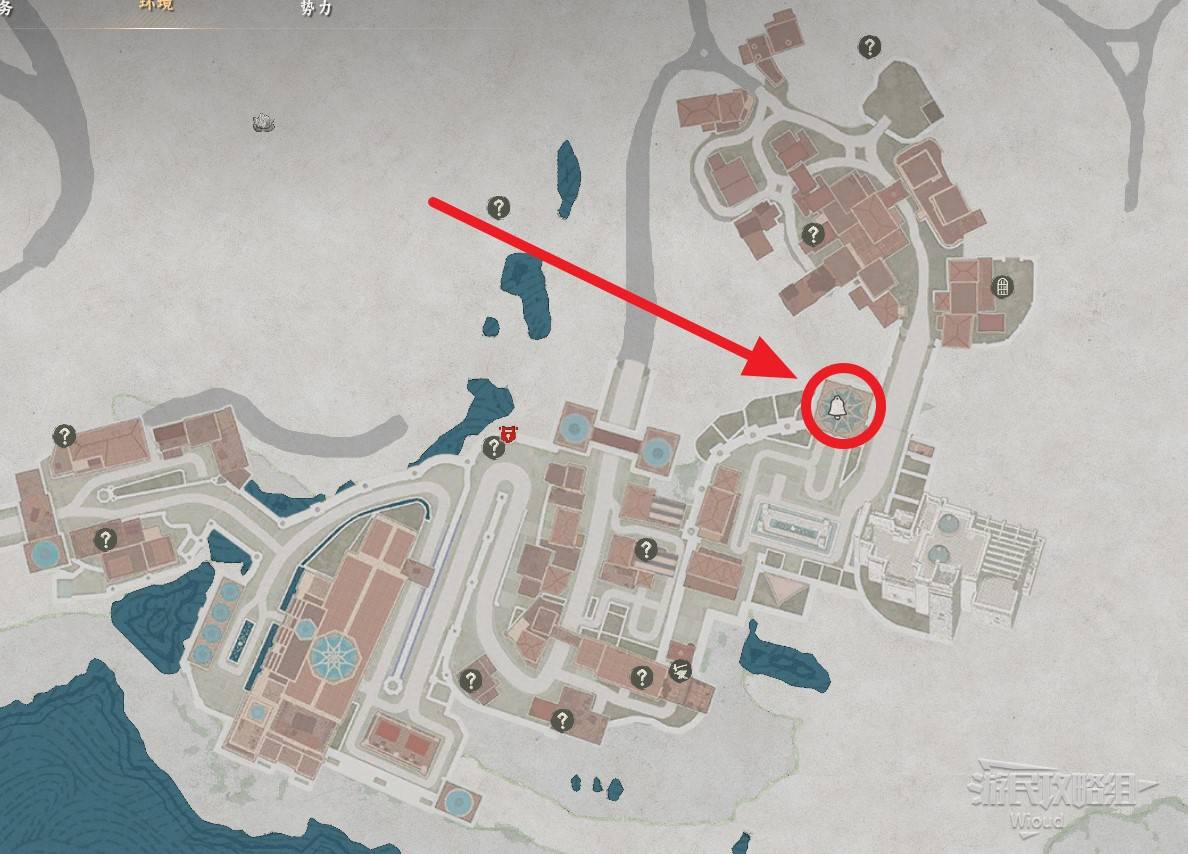Select the dark round marker with white tool symbol
This screenshot has width=1188, height=854.
679,672
